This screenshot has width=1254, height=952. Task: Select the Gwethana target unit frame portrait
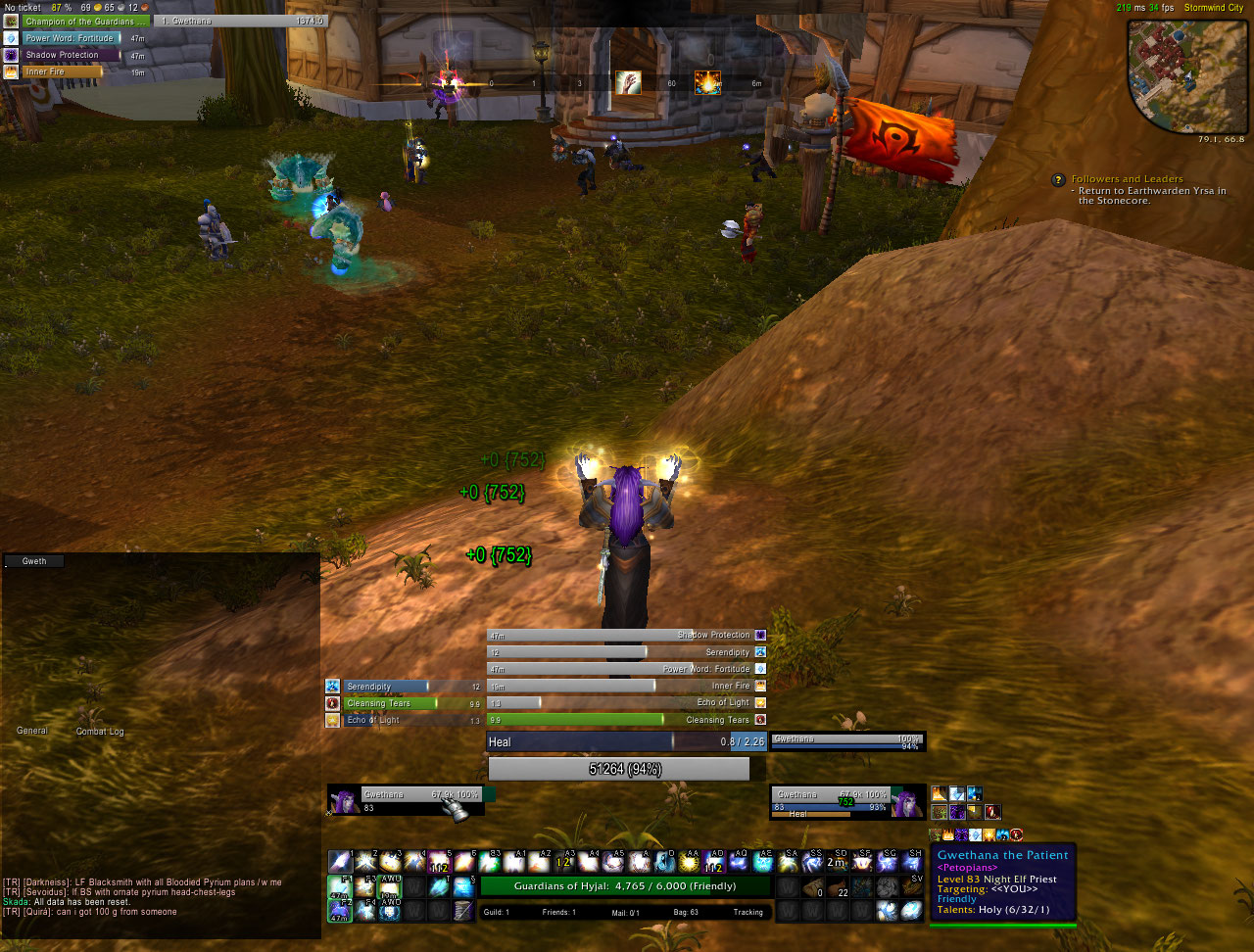[907, 803]
